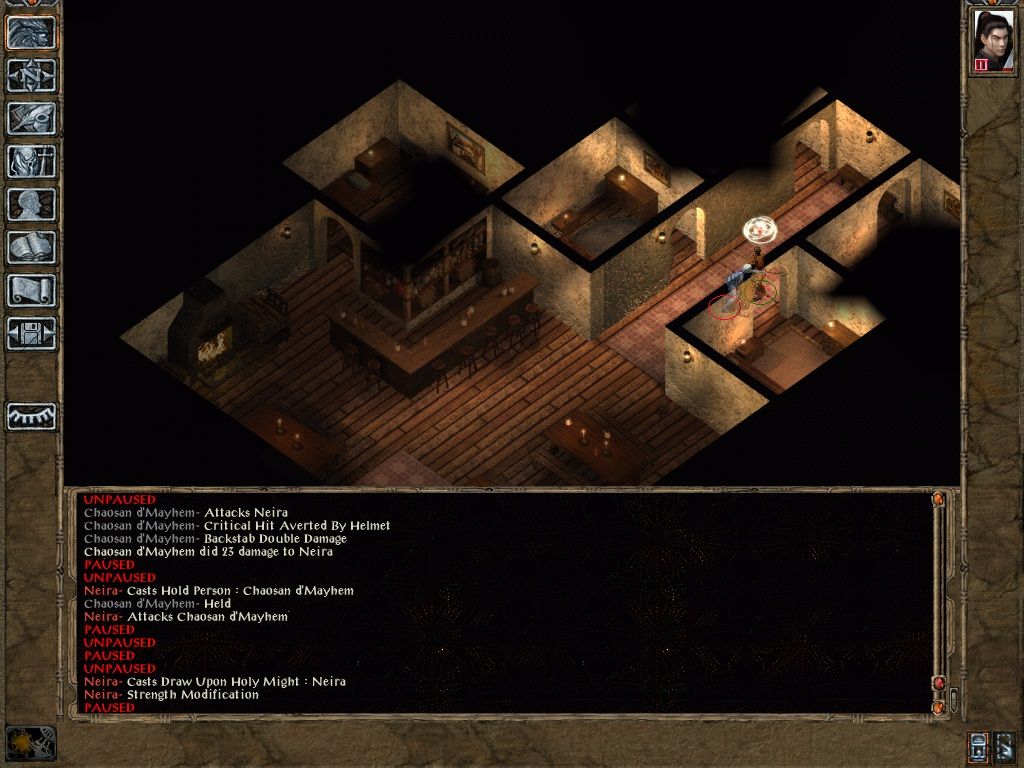The height and width of the screenshot is (768, 1024).
Task: Open the journal quill button
Action: pos(32,118)
